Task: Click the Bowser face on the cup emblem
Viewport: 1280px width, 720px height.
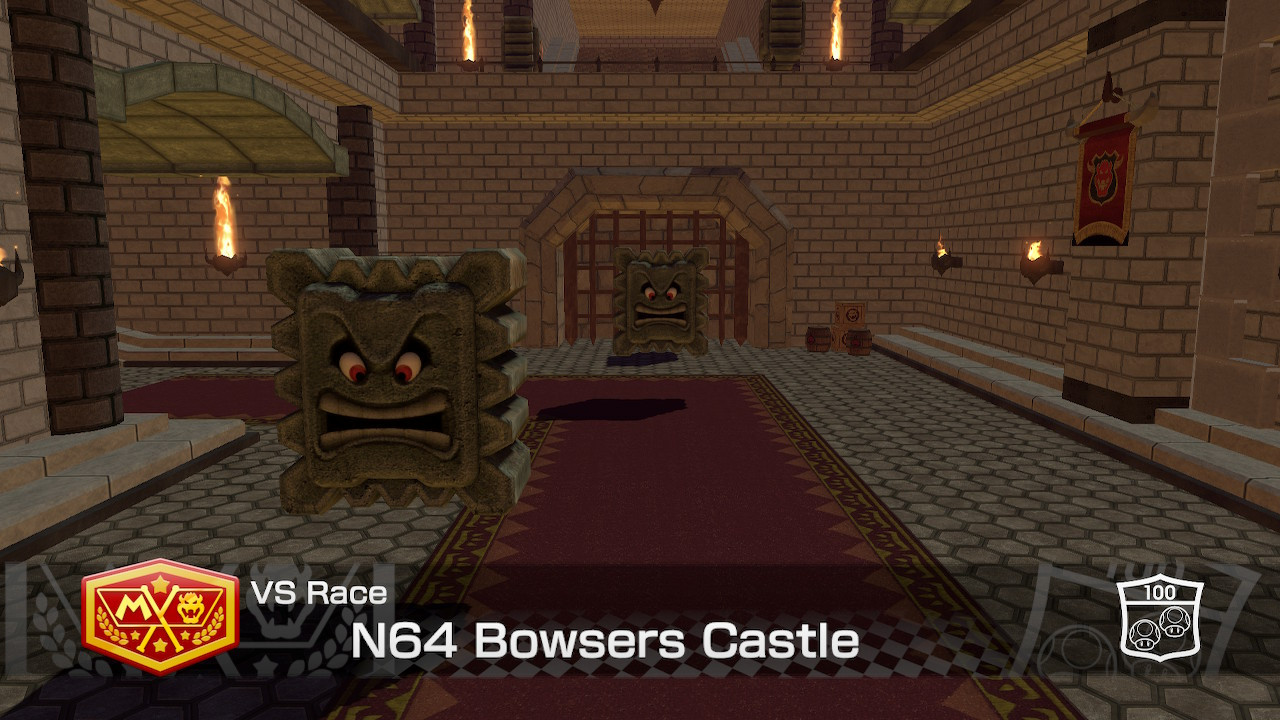Action: (189, 606)
